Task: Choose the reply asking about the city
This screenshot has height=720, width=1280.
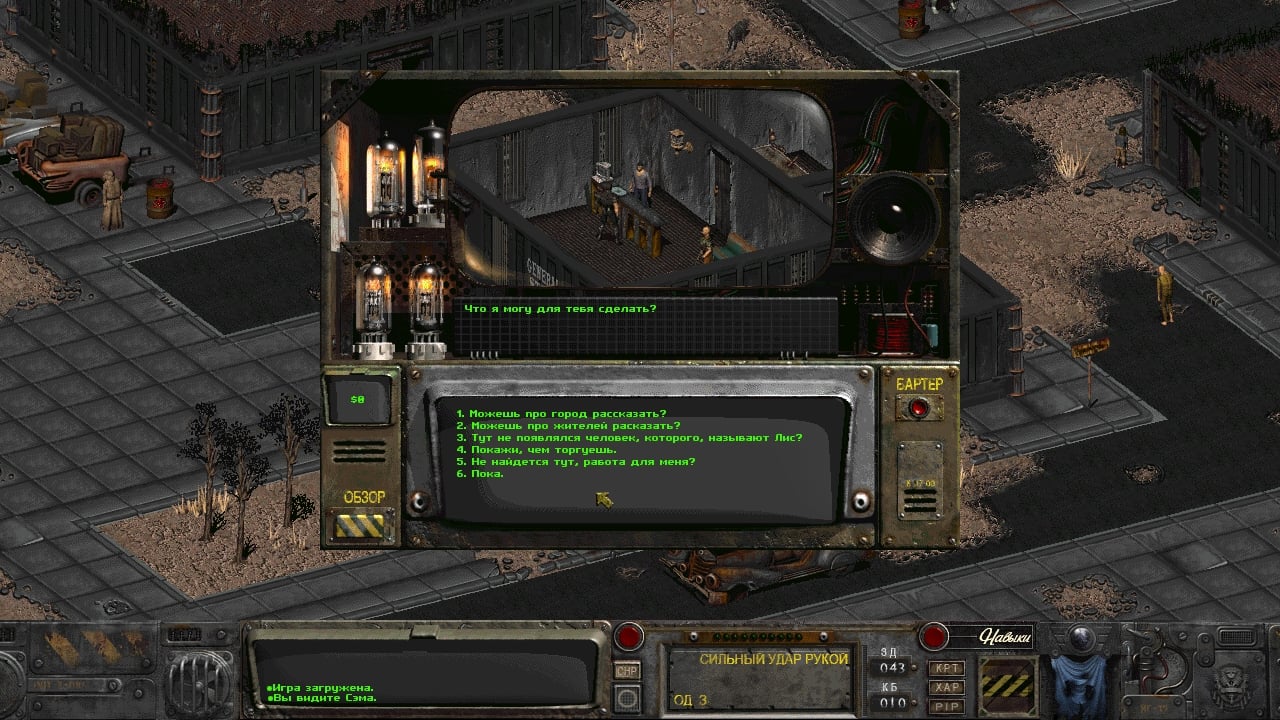Action: 560,414
